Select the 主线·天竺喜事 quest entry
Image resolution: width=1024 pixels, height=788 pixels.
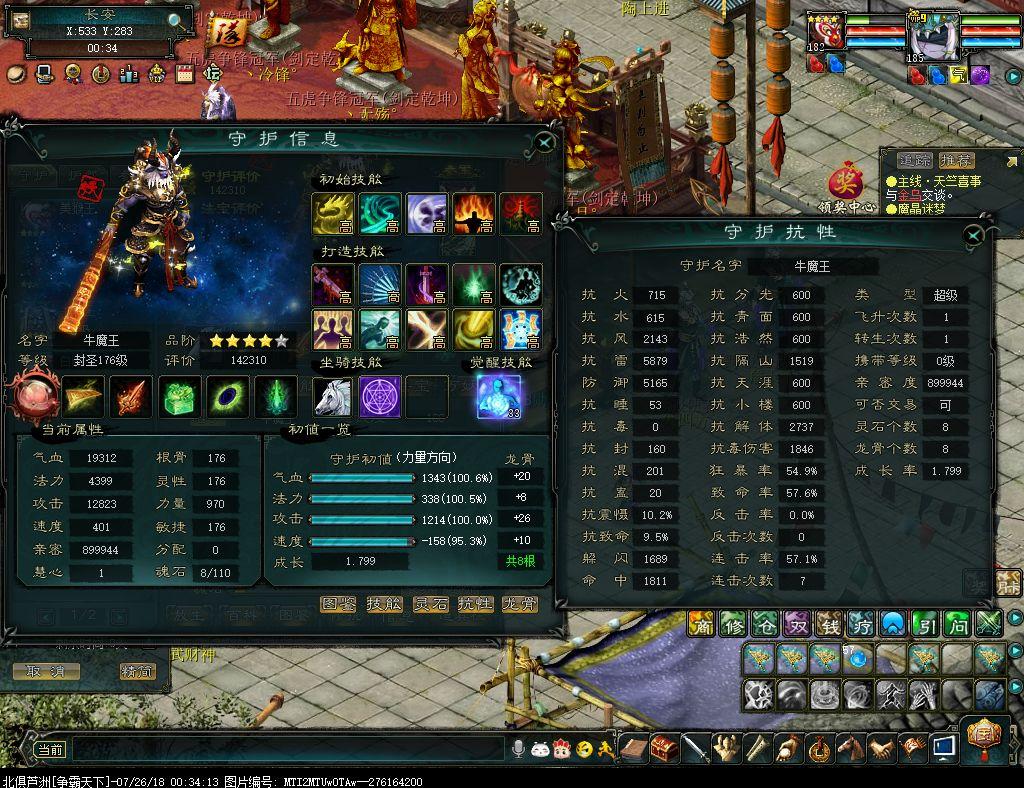(x=933, y=181)
